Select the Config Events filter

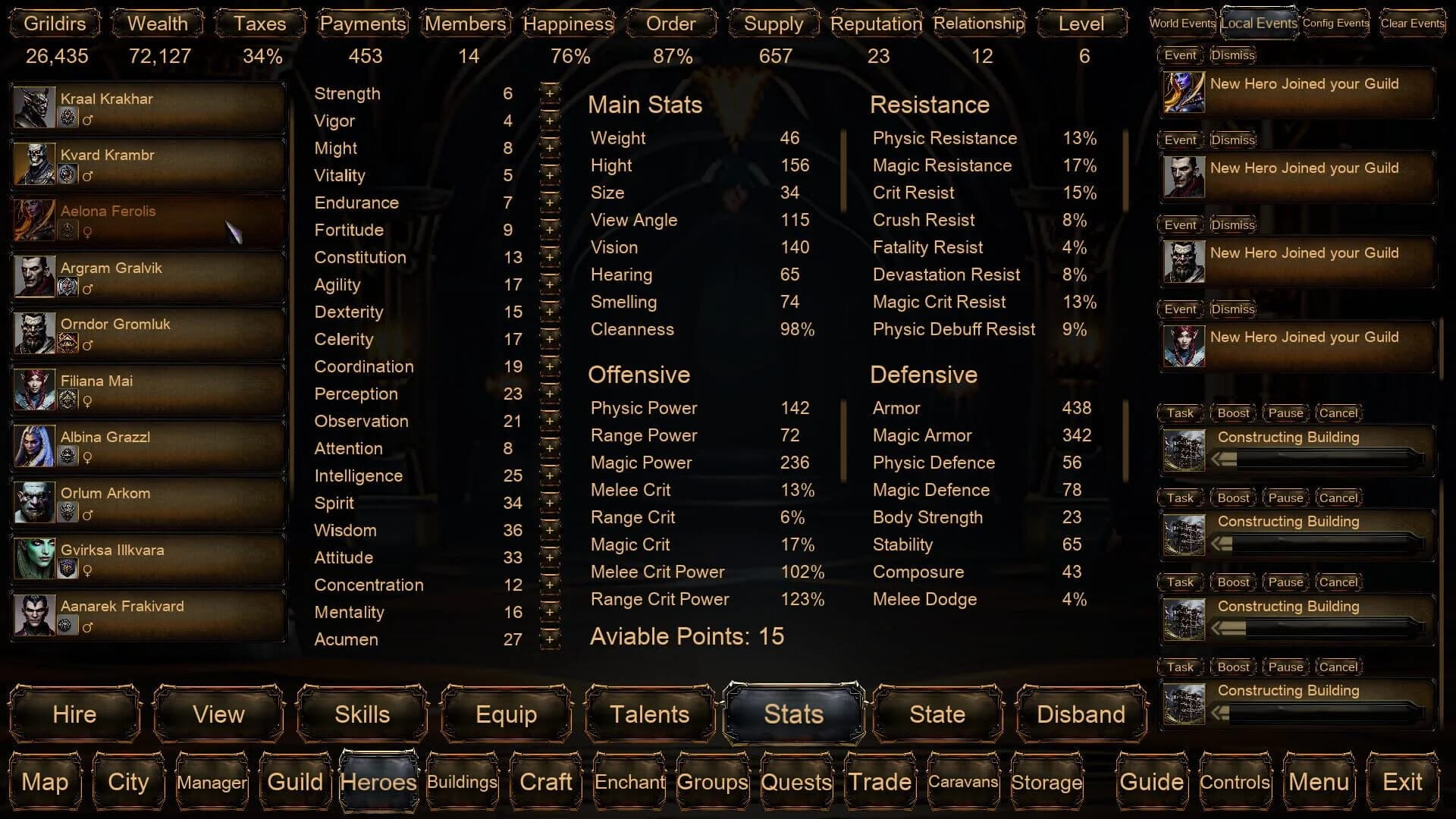click(1335, 23)
